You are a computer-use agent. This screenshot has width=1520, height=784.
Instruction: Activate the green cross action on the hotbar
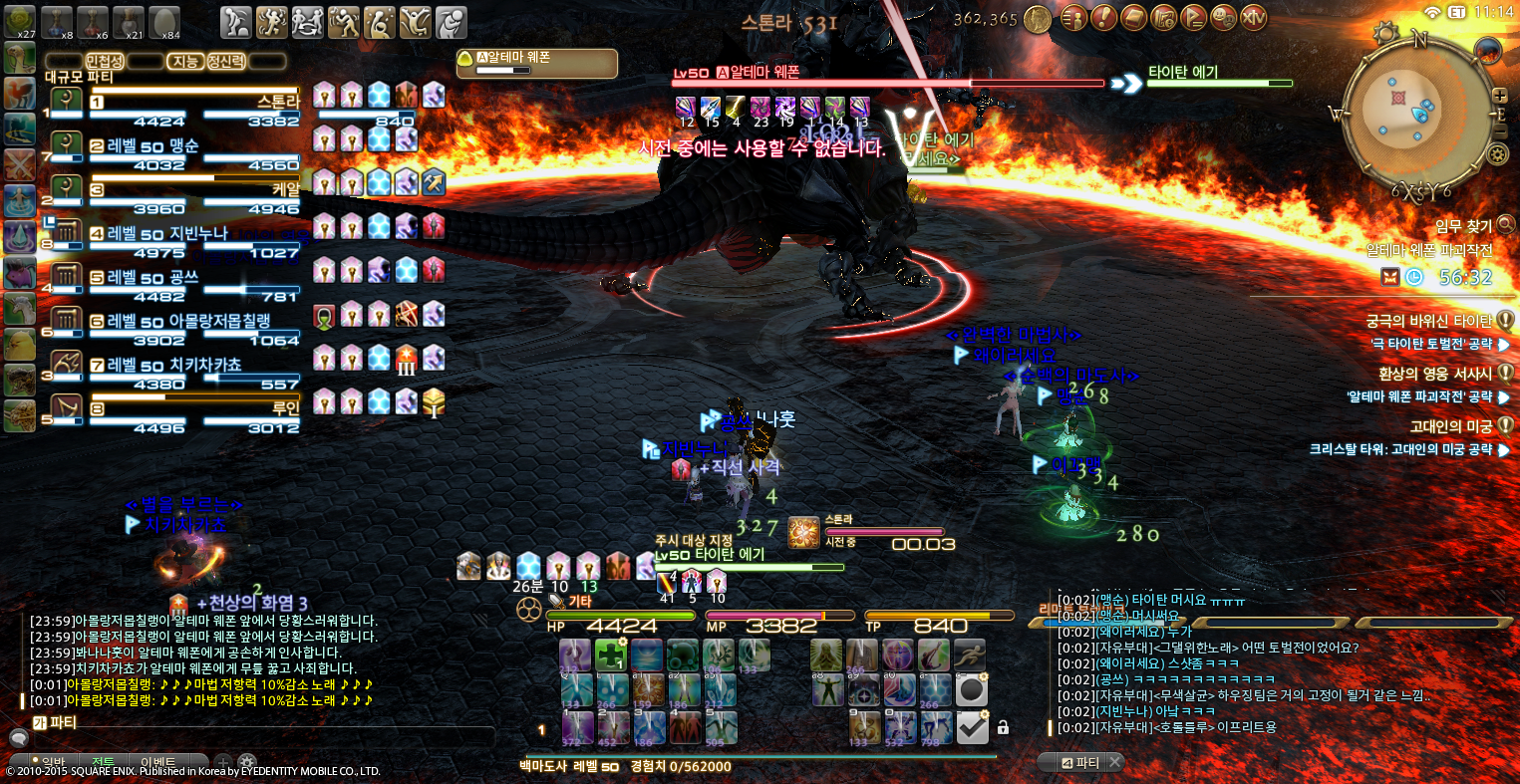(610, 654)
